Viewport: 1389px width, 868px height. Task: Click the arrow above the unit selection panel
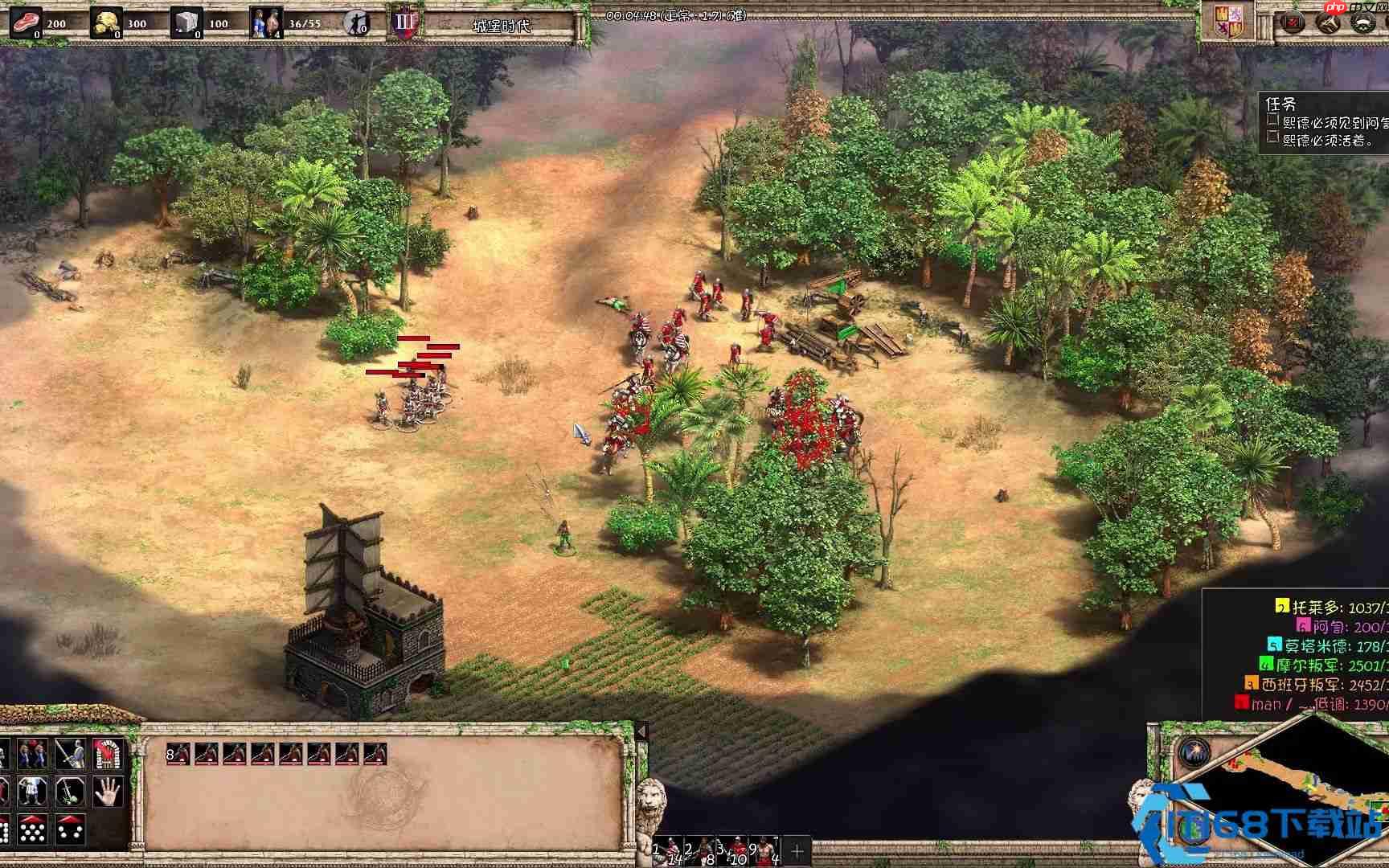click(x=642, y=732)
